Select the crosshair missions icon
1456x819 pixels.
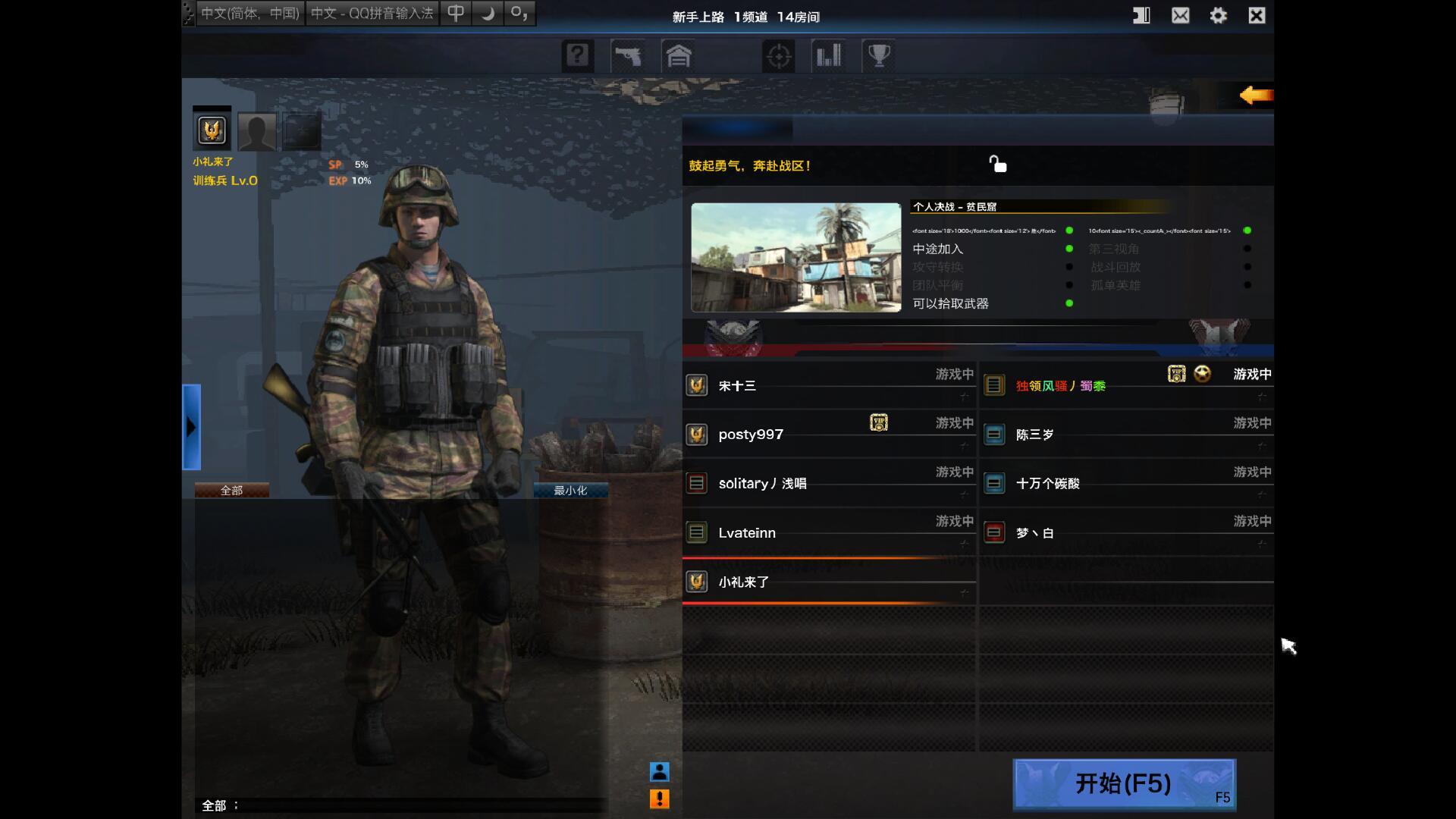(x=779, y=55)
